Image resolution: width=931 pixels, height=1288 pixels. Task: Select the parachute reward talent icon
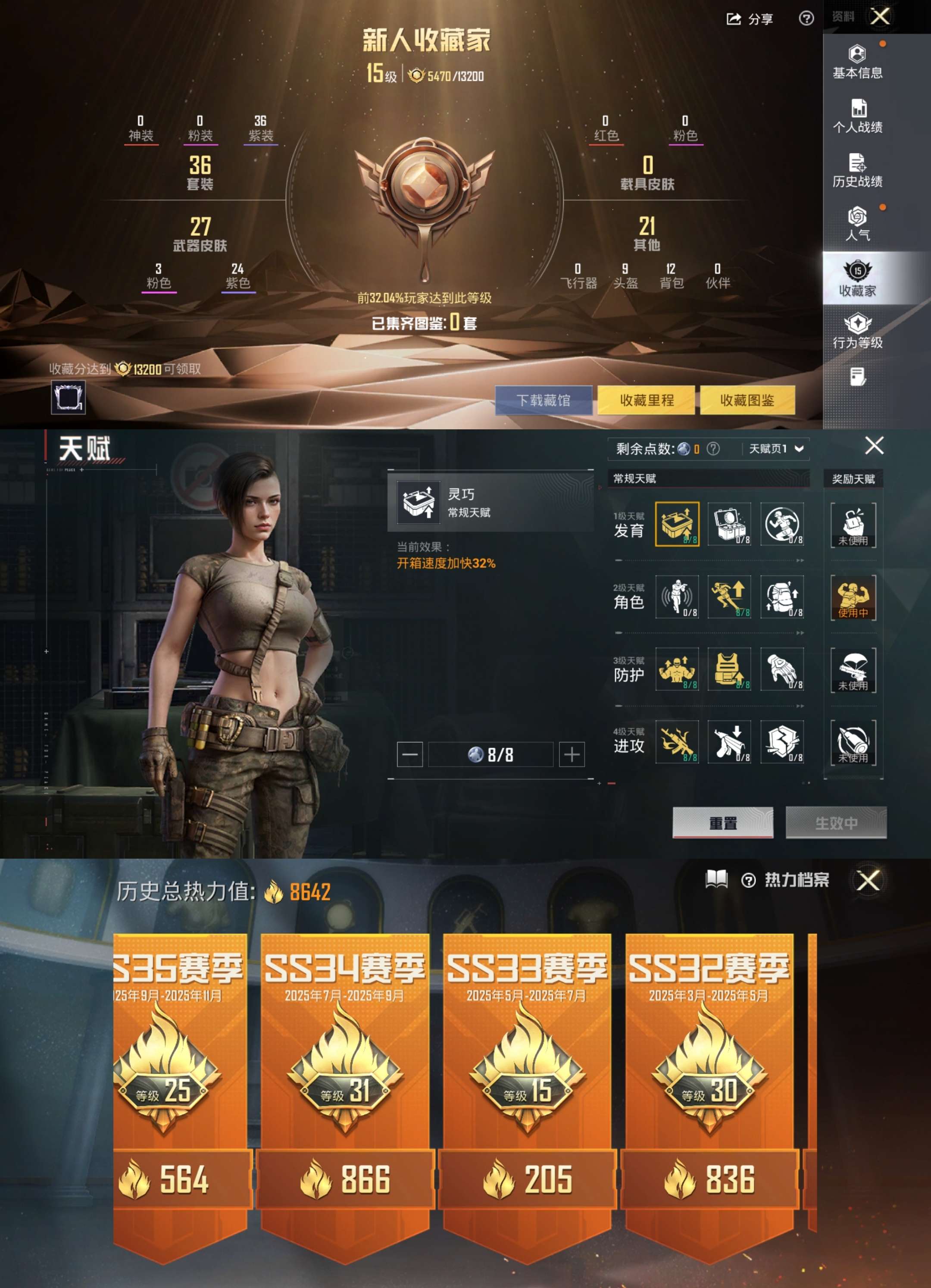(853, 669)
